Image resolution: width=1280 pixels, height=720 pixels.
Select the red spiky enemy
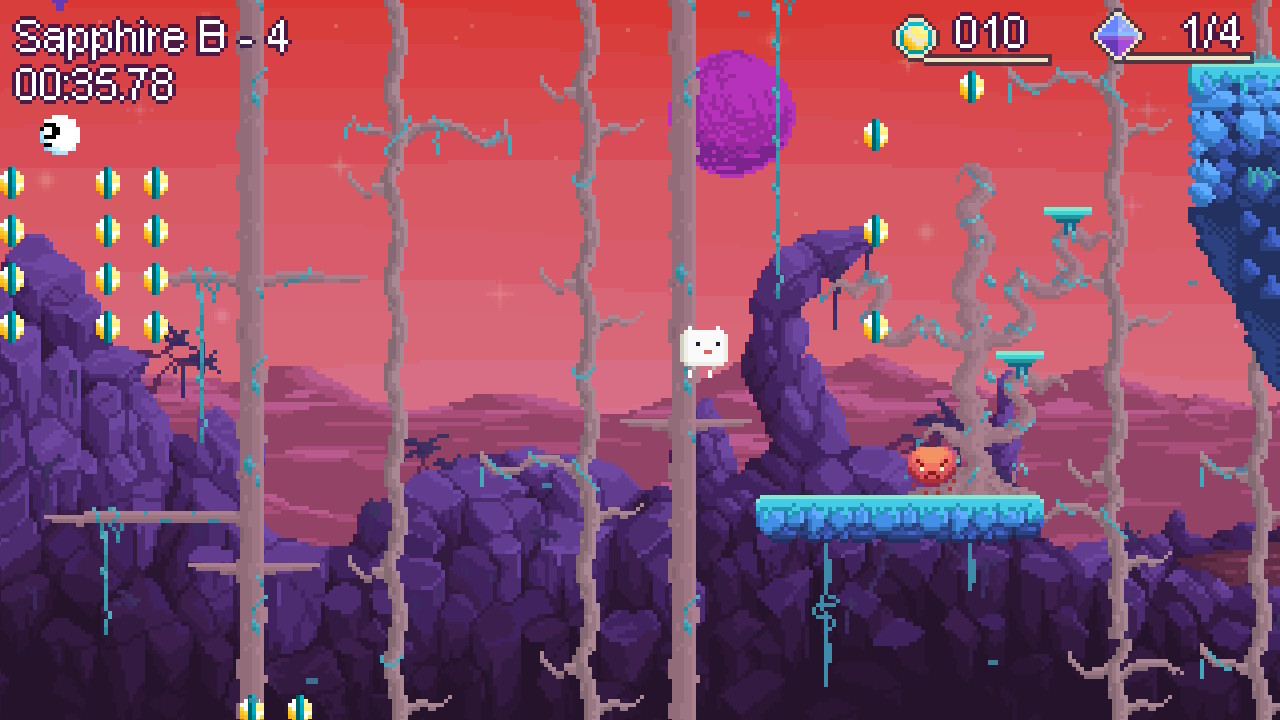[931, 465]
